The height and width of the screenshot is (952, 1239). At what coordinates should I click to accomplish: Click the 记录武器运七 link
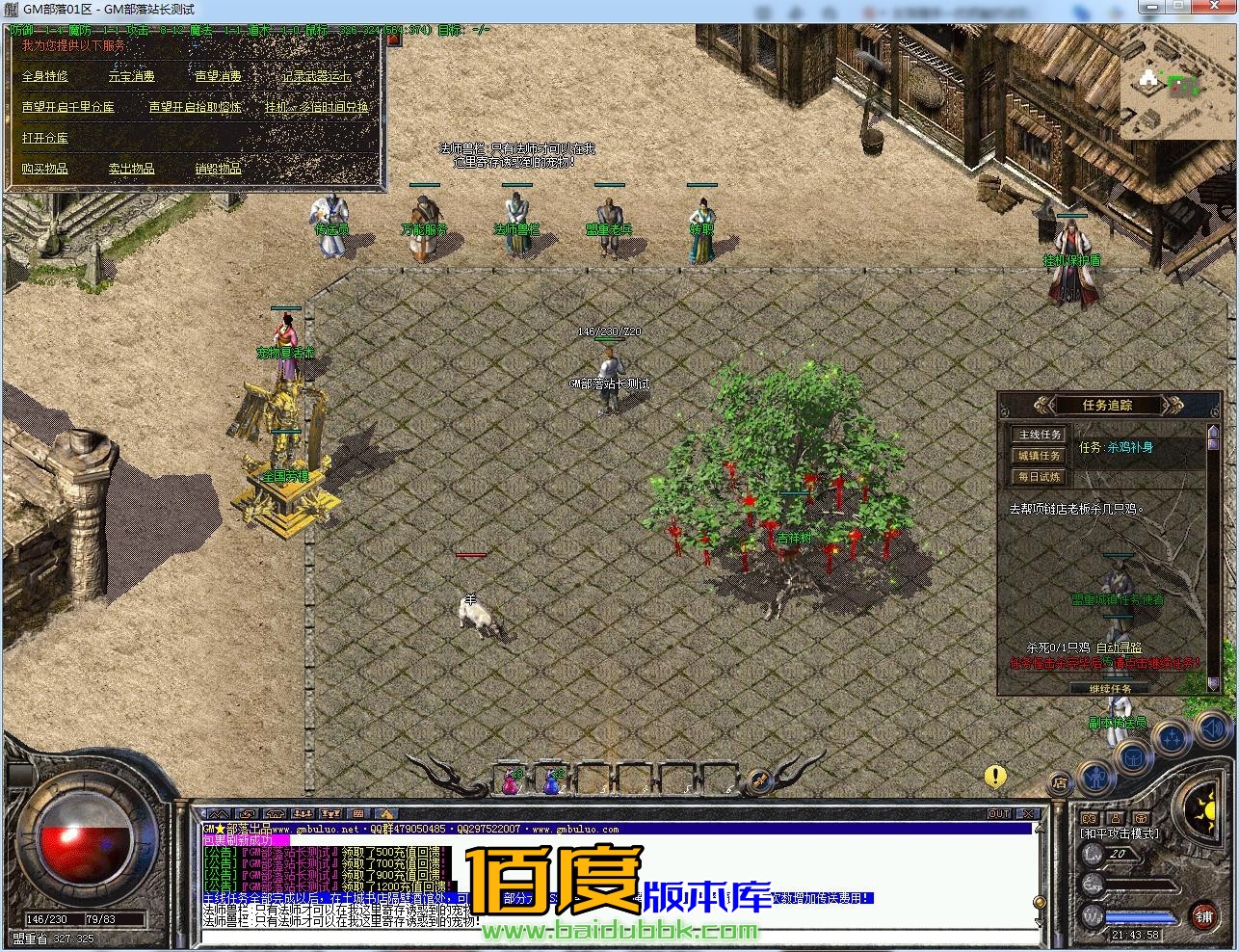coord(316,76)
